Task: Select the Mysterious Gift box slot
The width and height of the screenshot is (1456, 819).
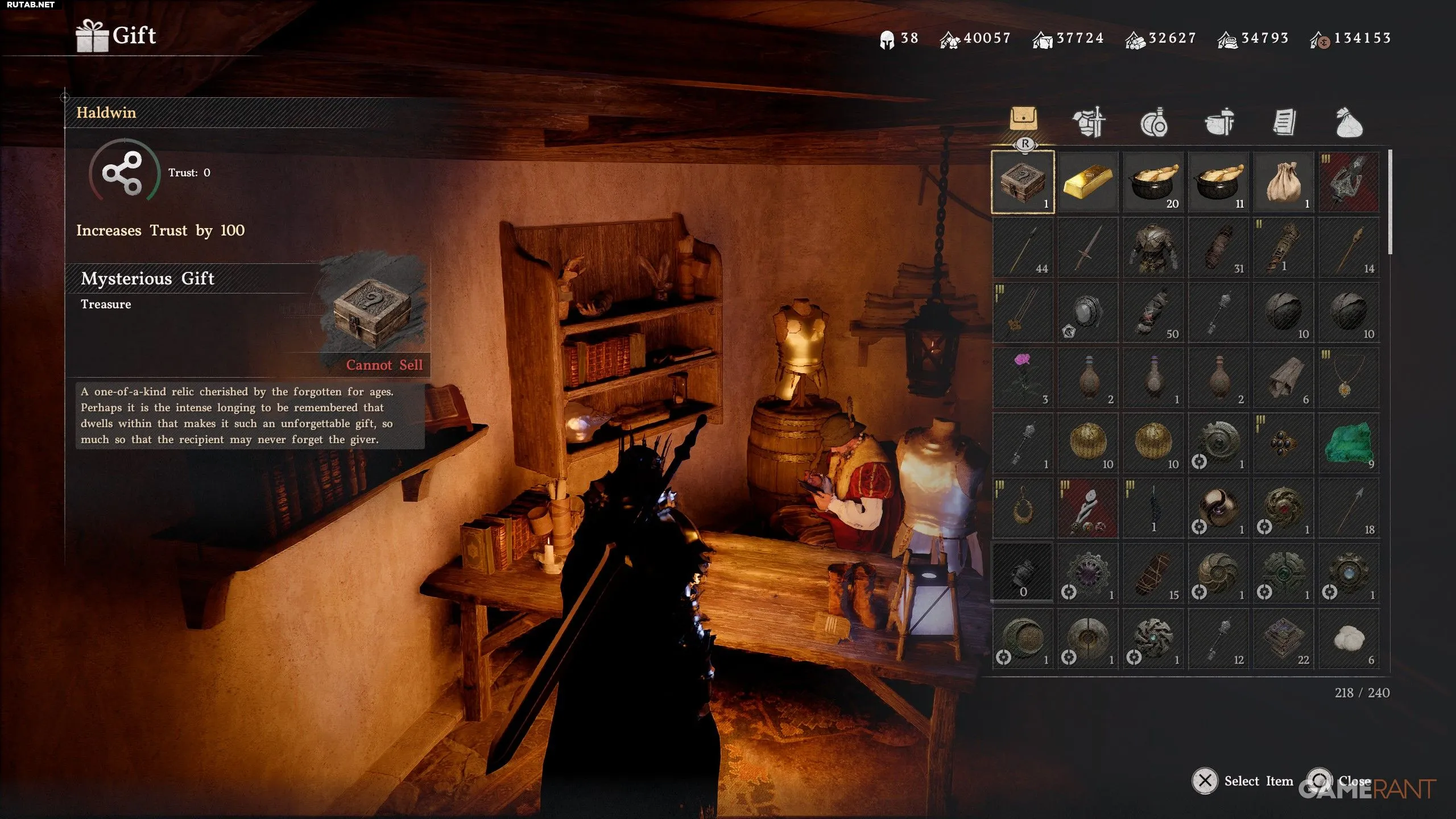Action: [x=1023, y=182]
